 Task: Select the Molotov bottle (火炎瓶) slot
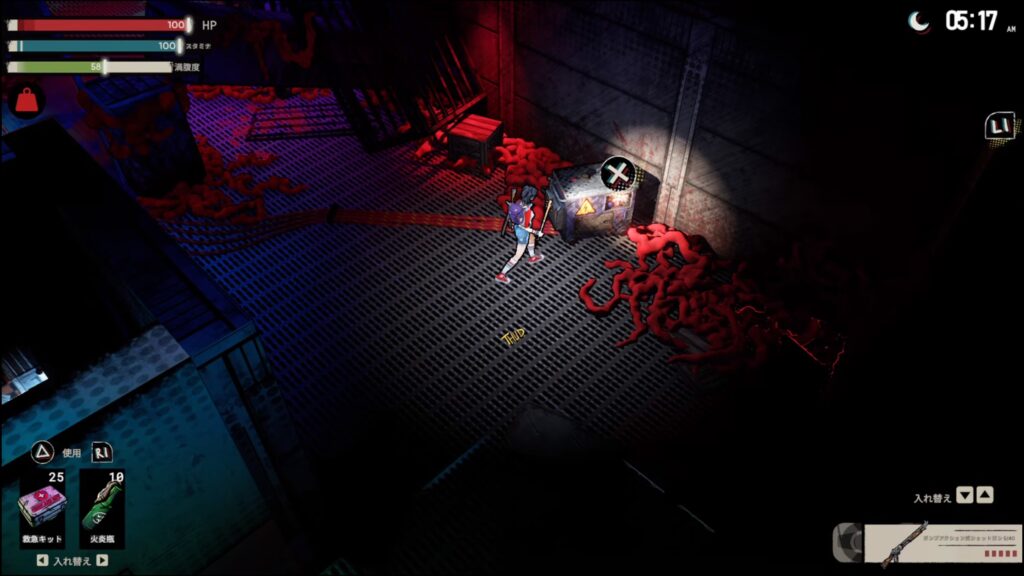tap(102, 507)
